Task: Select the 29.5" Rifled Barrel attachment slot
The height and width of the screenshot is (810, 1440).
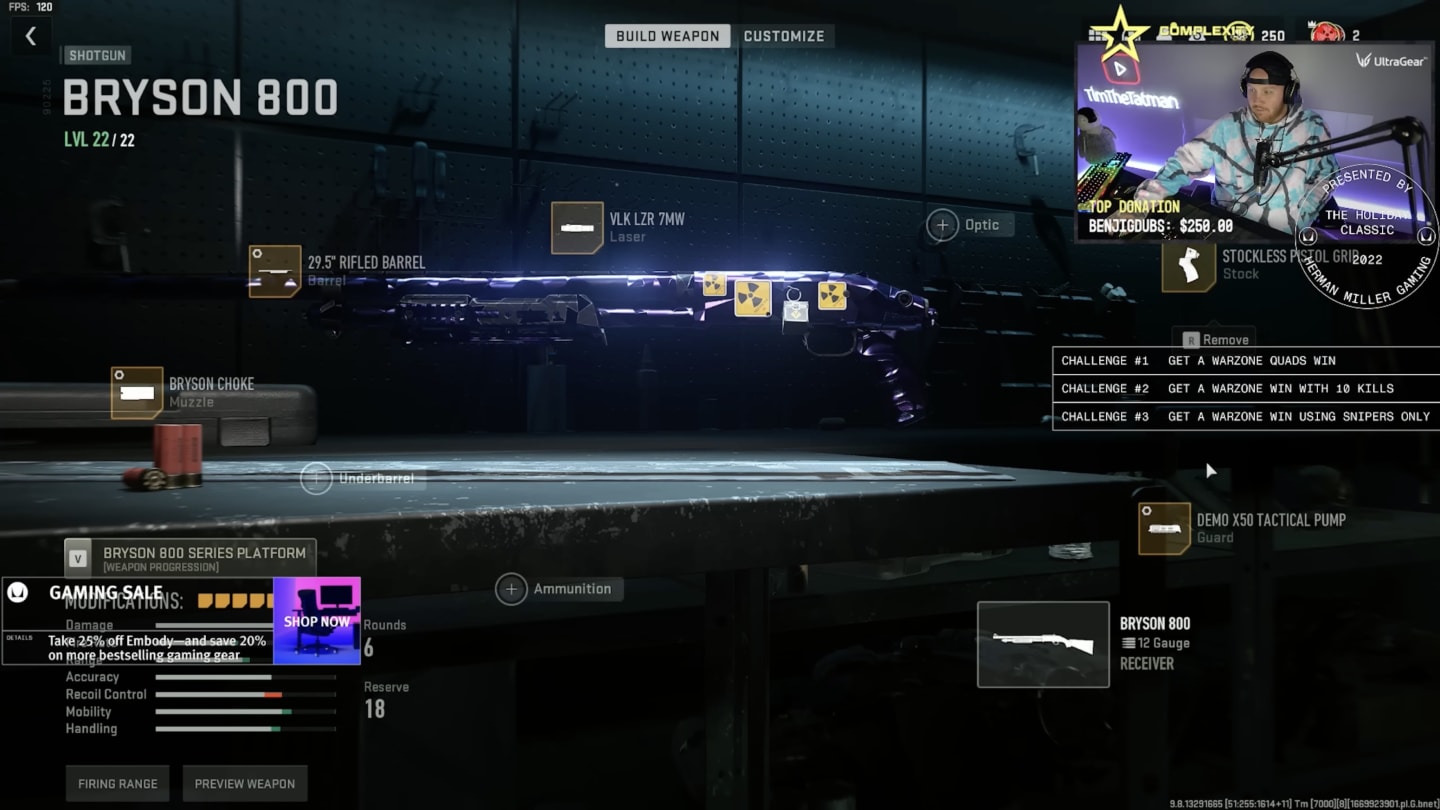Action: pos(275,271)
